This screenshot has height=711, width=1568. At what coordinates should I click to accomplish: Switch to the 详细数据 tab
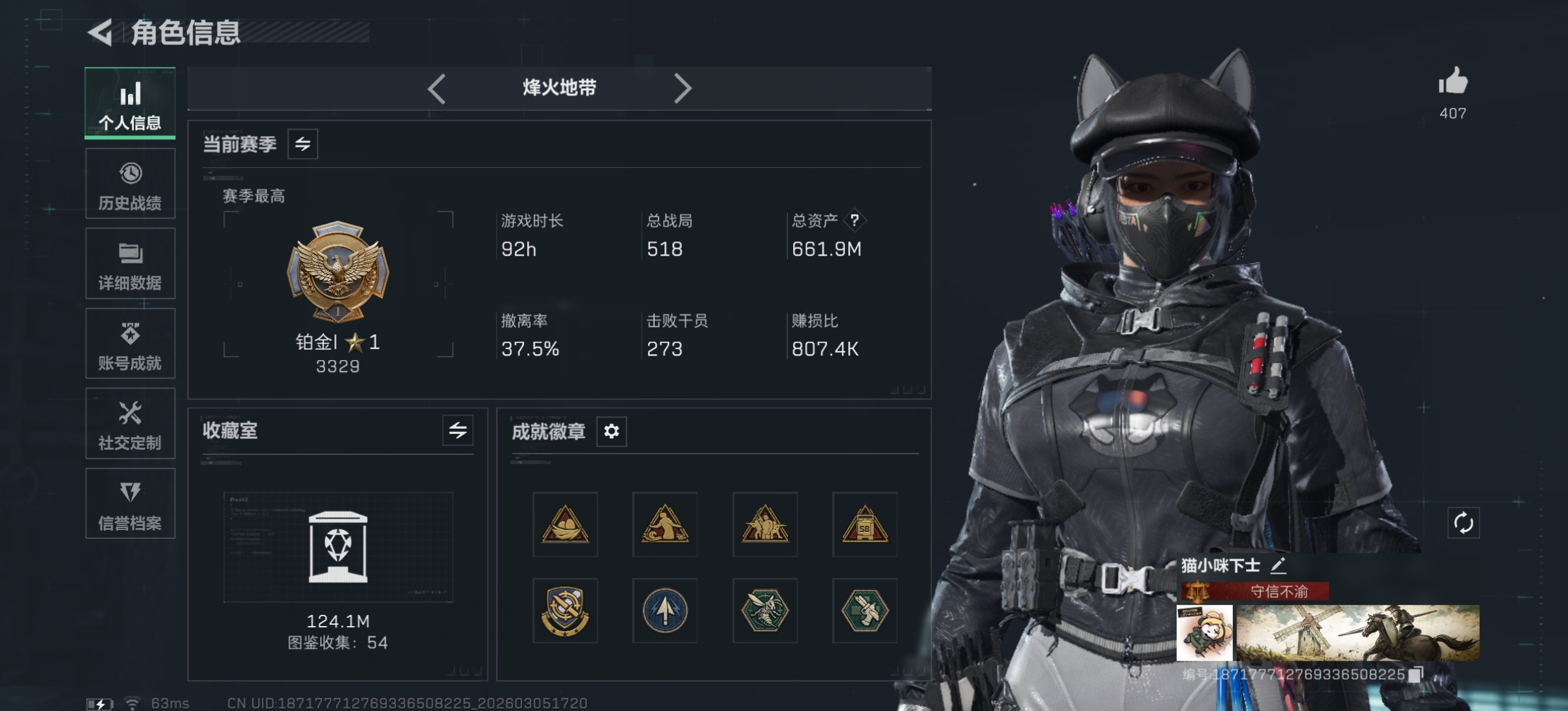[x=130, y=264]
